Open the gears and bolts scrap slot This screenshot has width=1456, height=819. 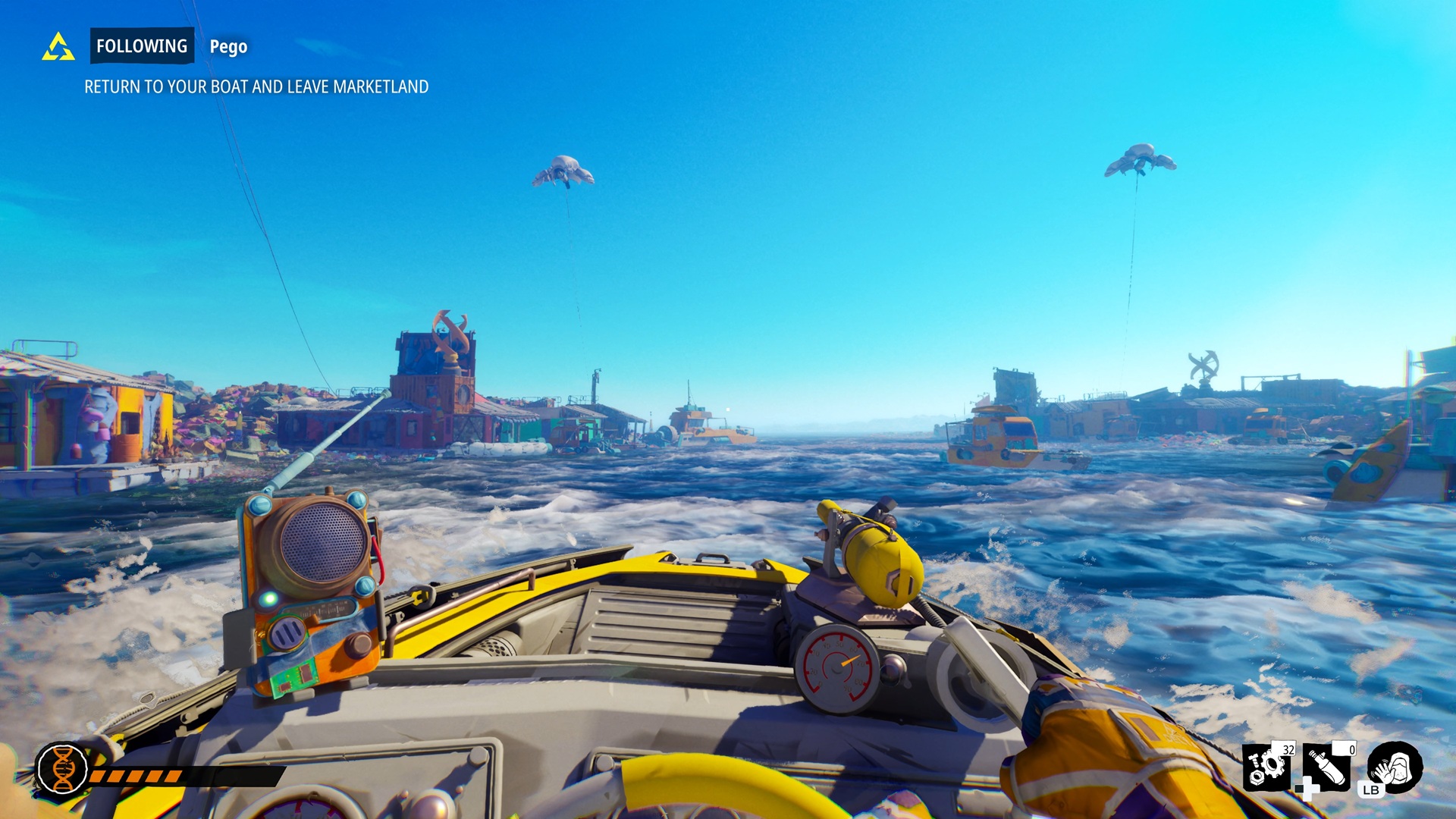tap(1268, 766)
